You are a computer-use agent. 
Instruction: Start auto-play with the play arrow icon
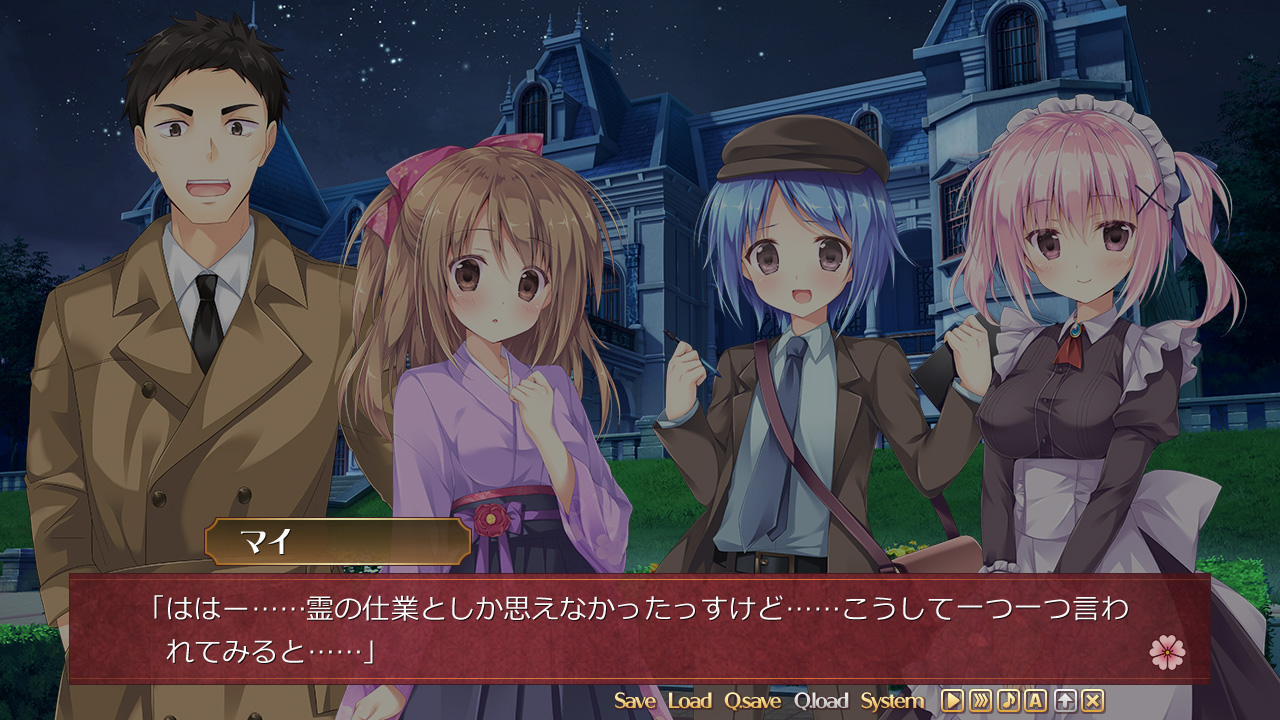(x=952, y=701)
